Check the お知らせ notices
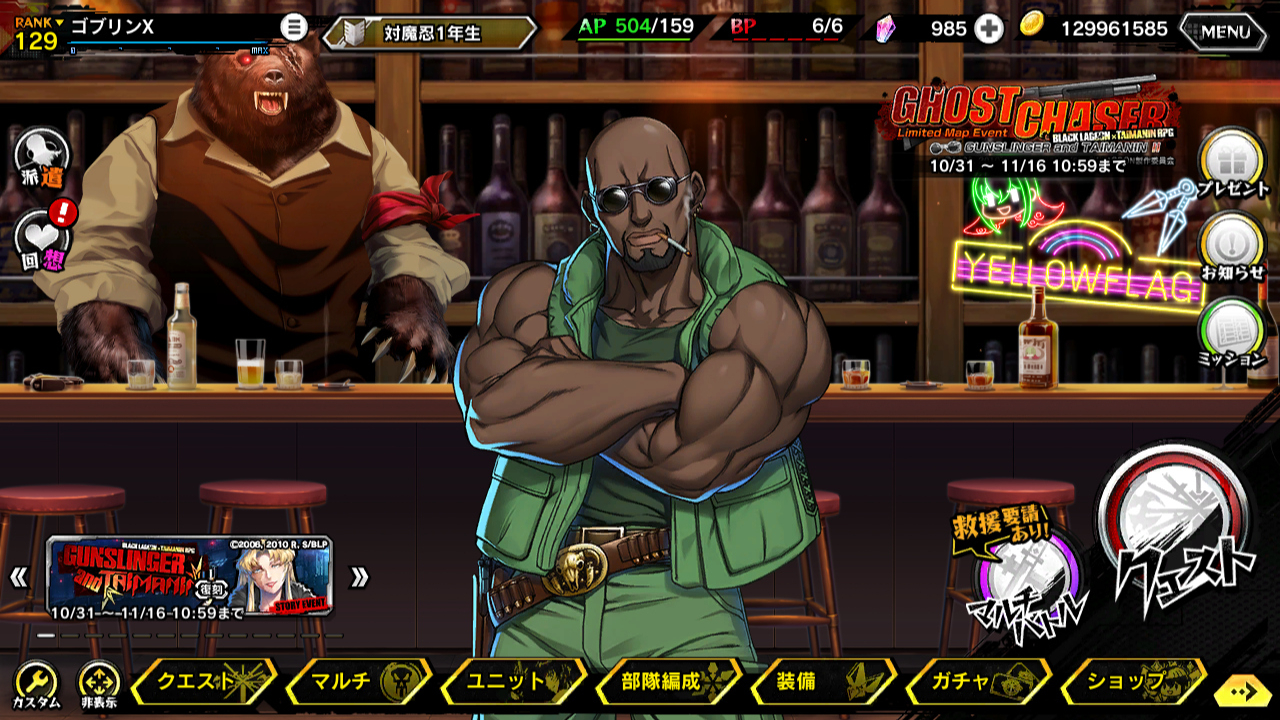 coord(1232,246)
